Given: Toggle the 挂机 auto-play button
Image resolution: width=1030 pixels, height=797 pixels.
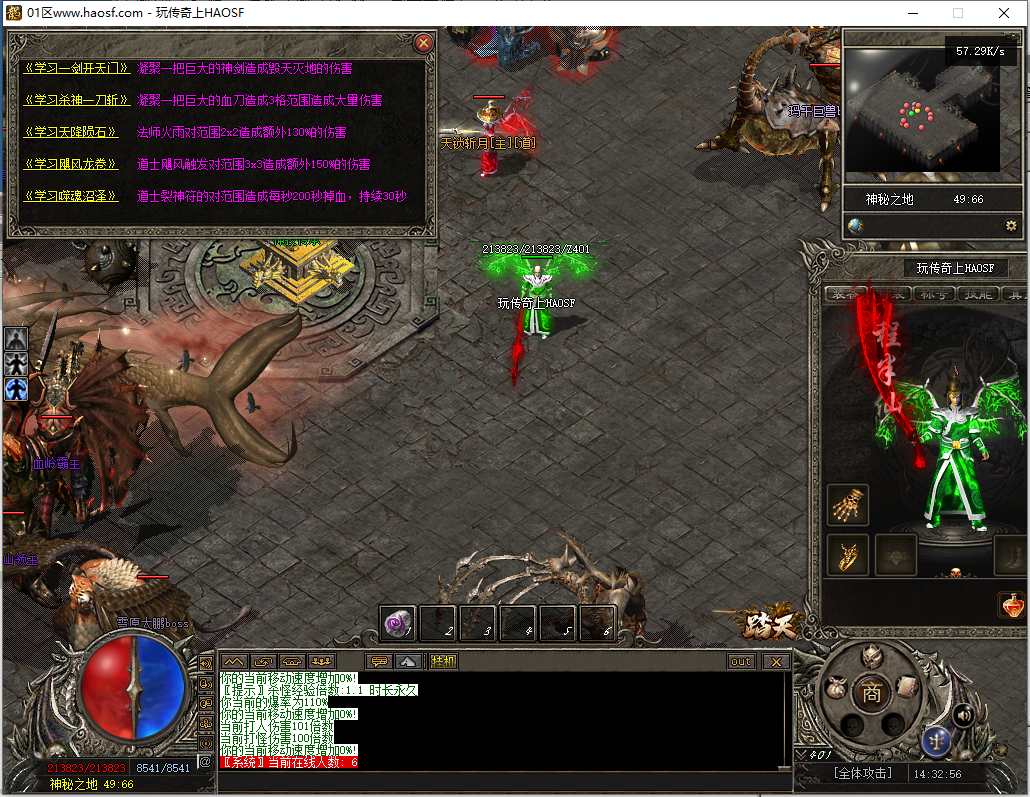Looking at the screenshot, I should tap(443, 661).
